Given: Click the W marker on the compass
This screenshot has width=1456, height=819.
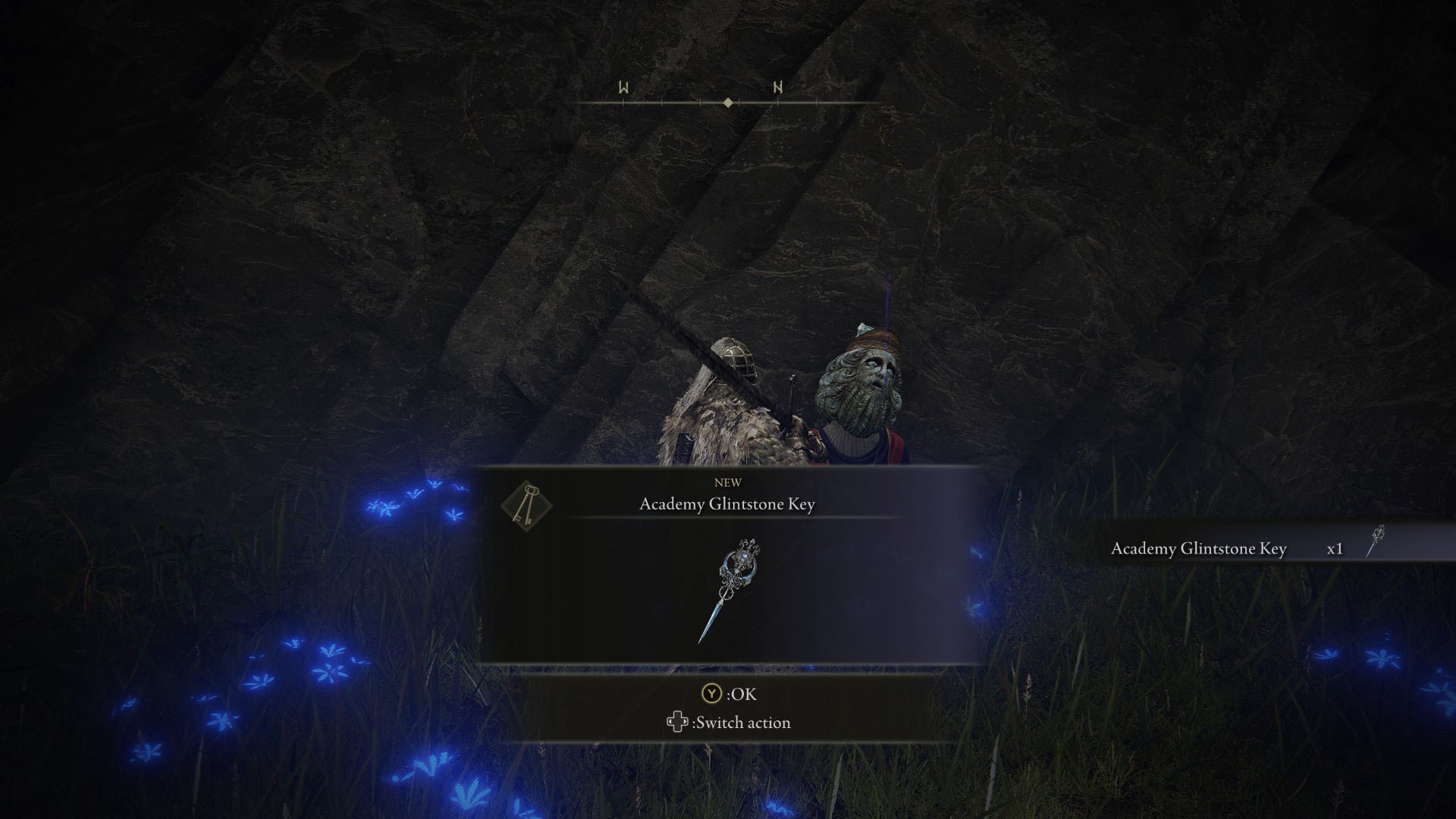Looking at the screenshot, I should point(623,87).
